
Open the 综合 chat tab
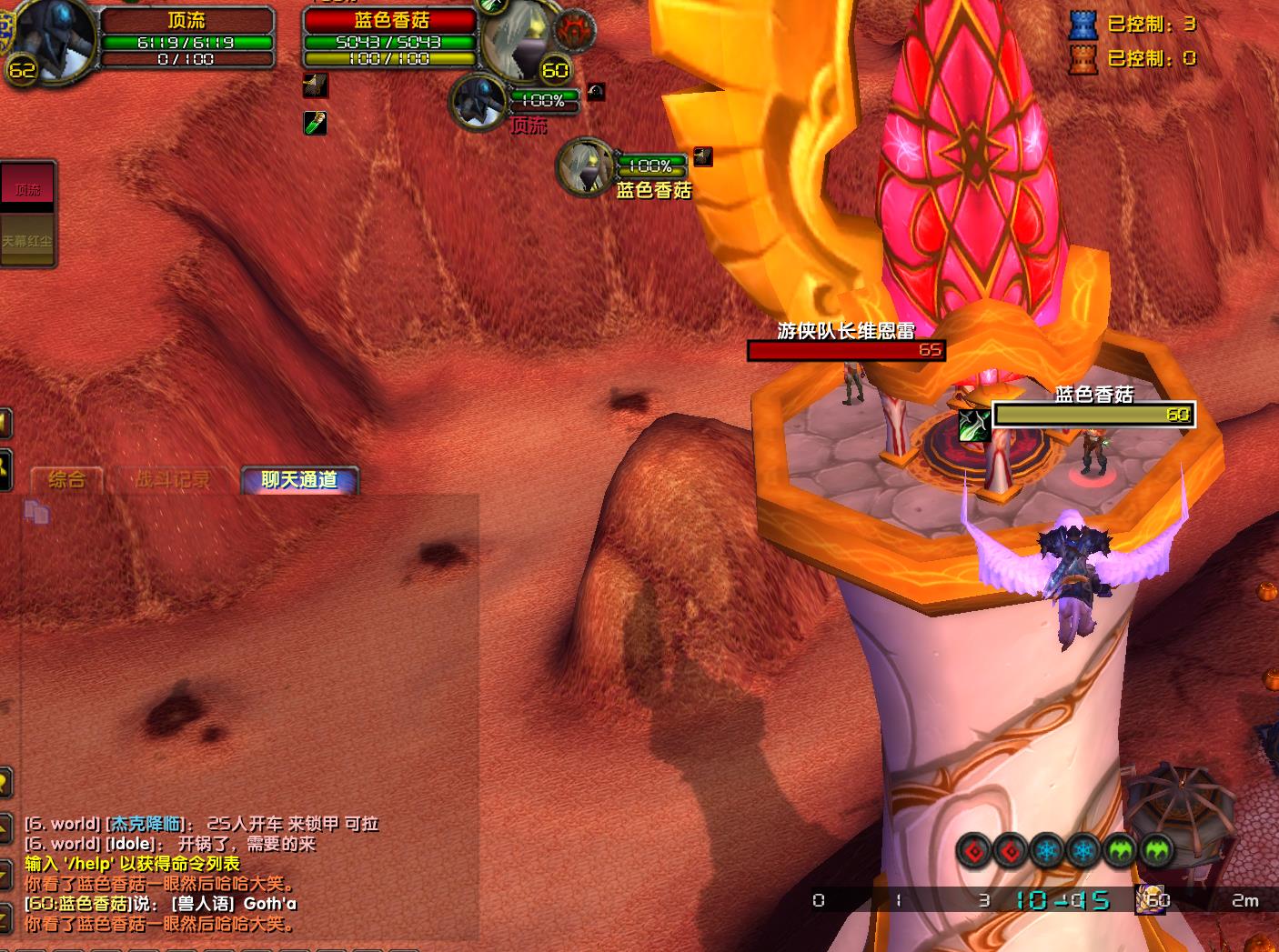coord(66,479)
